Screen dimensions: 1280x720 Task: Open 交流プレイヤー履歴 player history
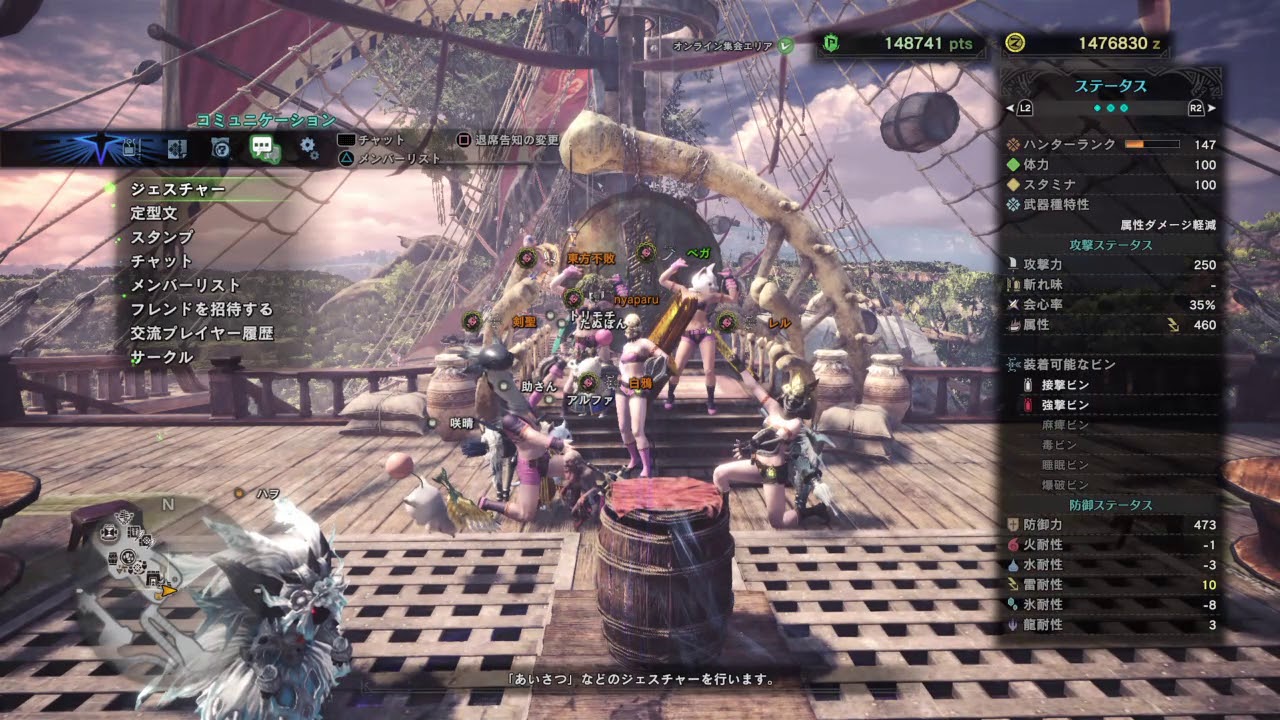click(202, 333)
